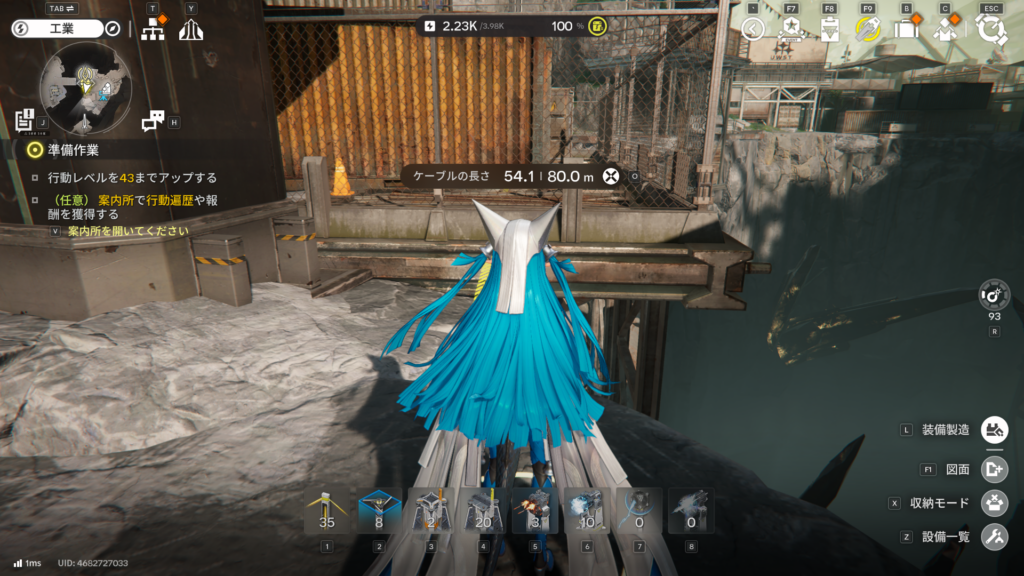This screenshot has height=576, width=1024.
Task: Open the clipboard icon in the top bar
Action: pos(829,29)
